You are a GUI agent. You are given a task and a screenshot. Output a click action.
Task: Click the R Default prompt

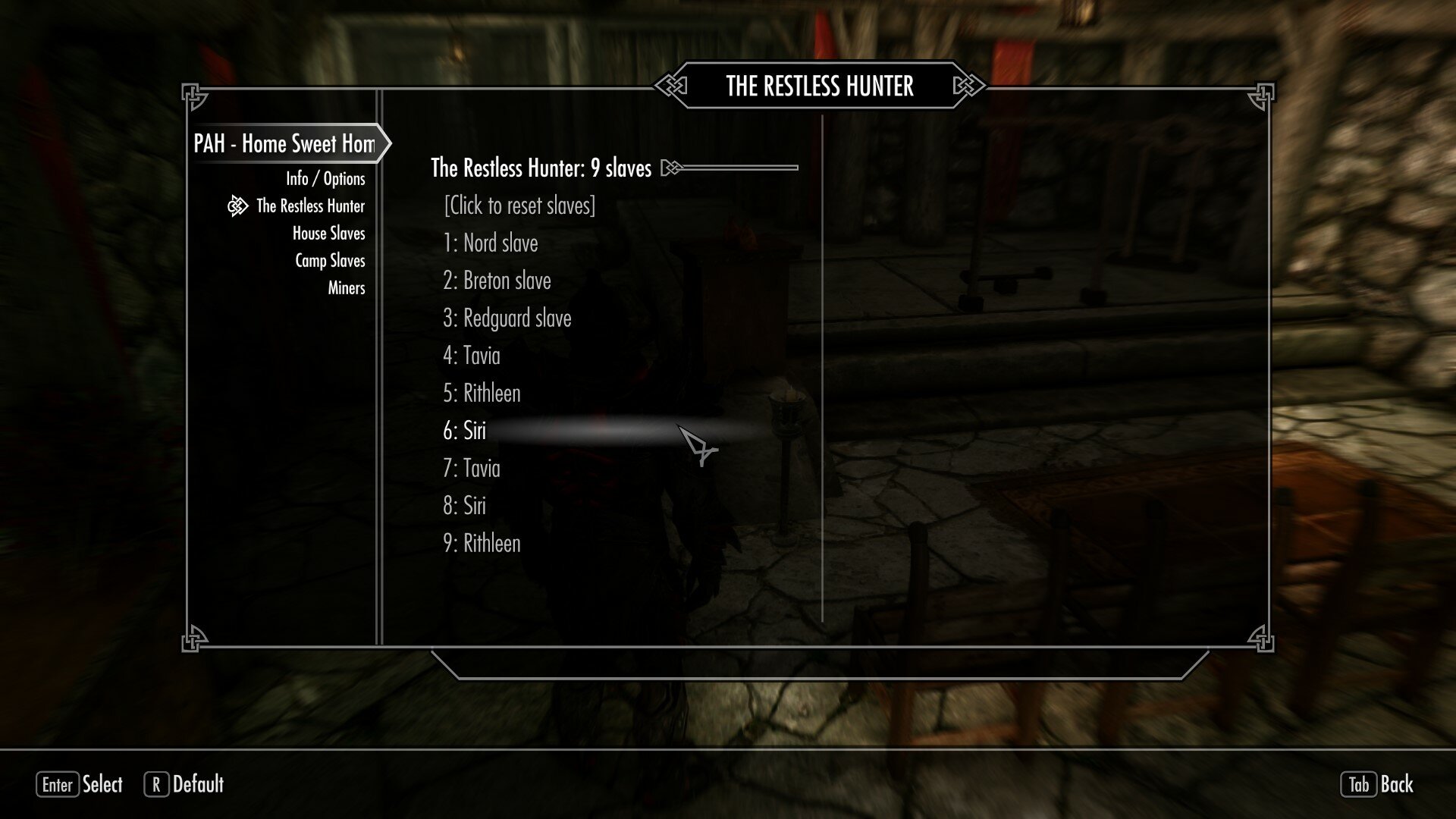[186, 785]
